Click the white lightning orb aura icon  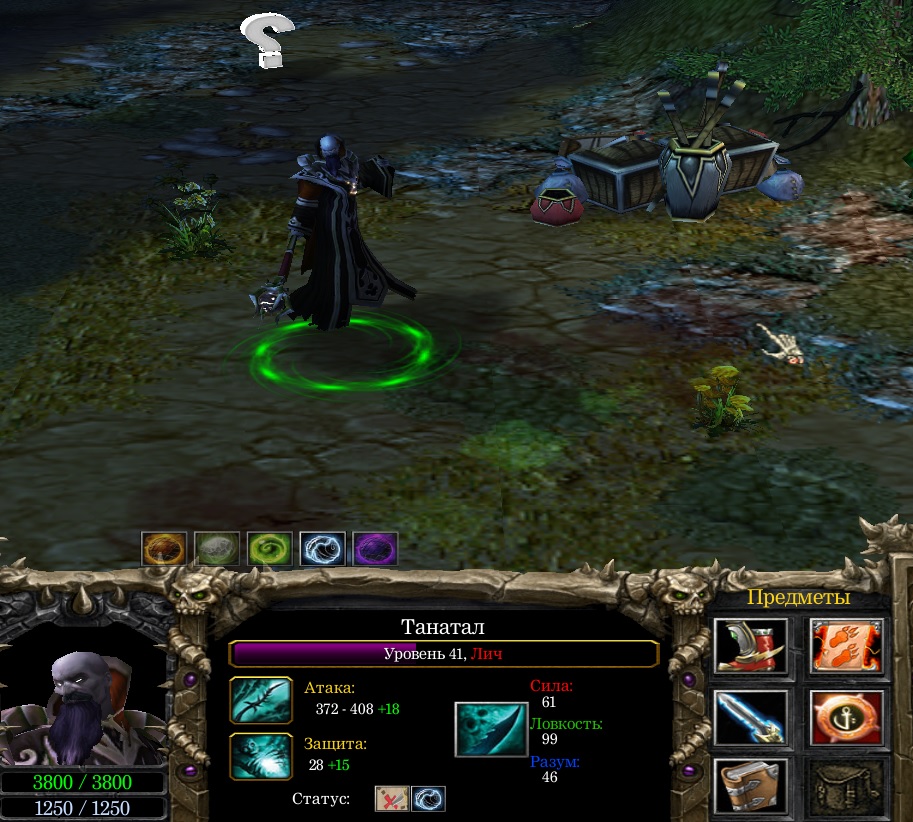coord(322,549)
